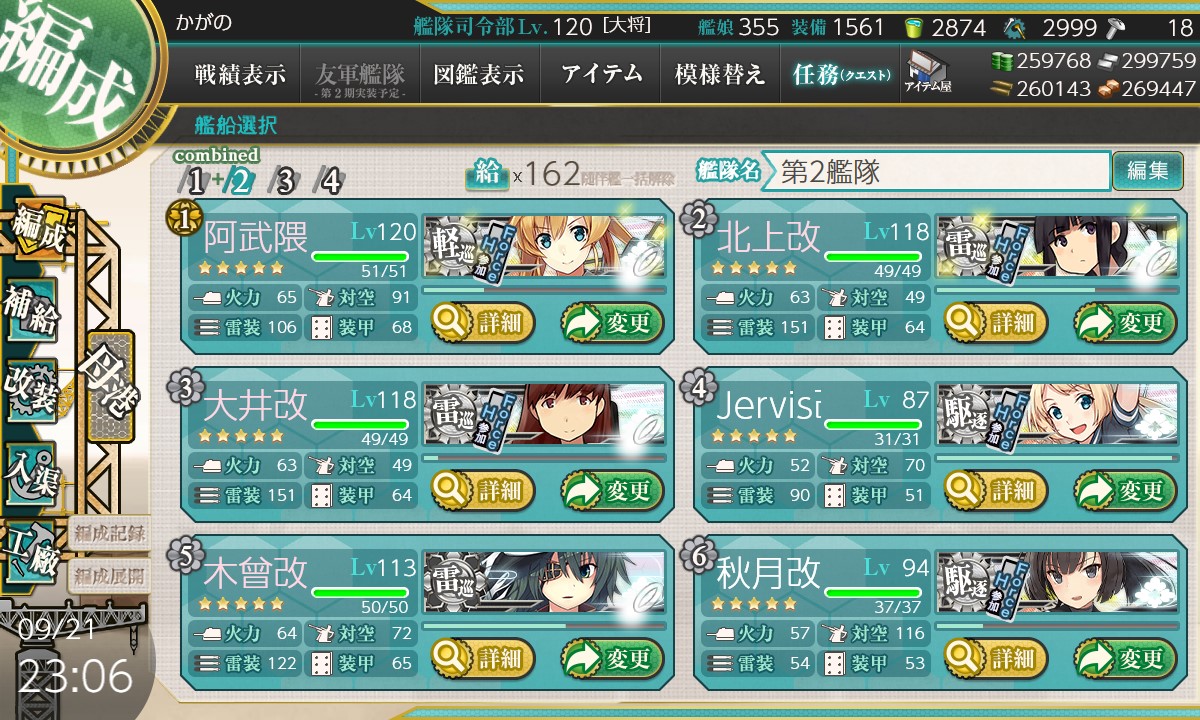
Task: Open 詳細 details for 木曾改
Action: click(x=483, y=658)
